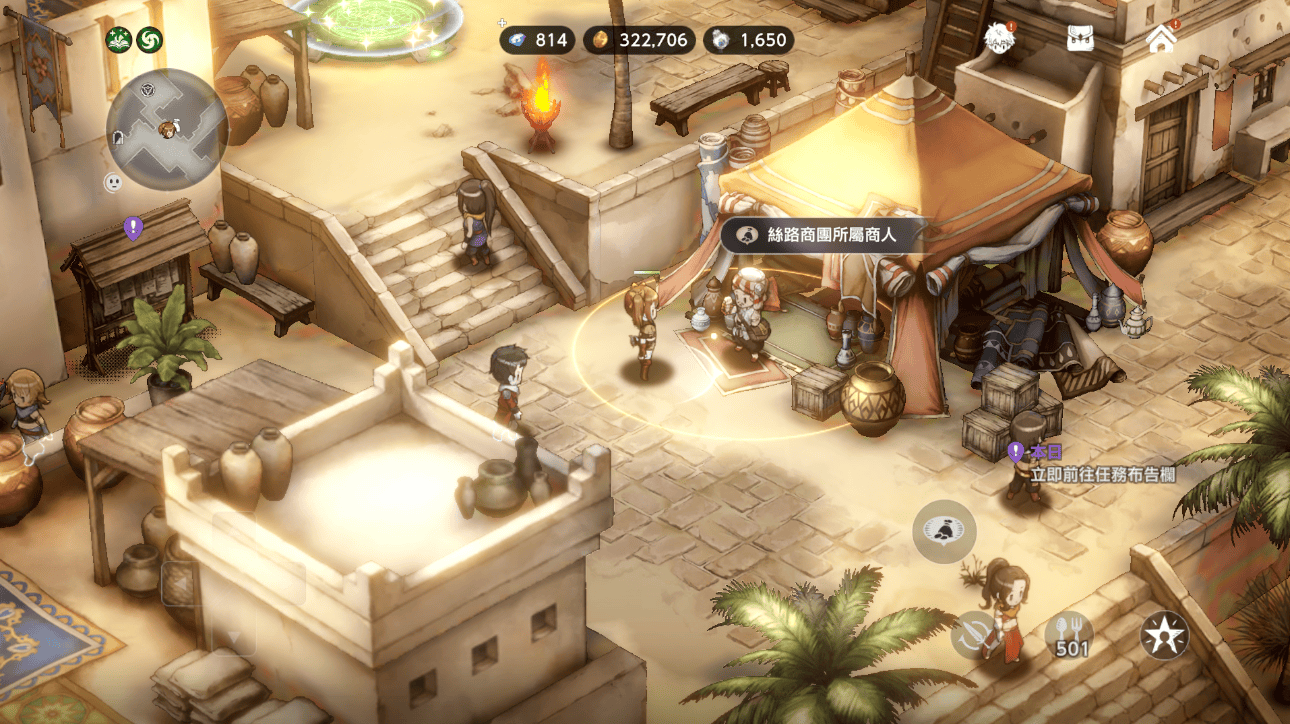The image size is (1290, 724).
Task: Tap the green book buff icon
Action: tap(119, 40)
